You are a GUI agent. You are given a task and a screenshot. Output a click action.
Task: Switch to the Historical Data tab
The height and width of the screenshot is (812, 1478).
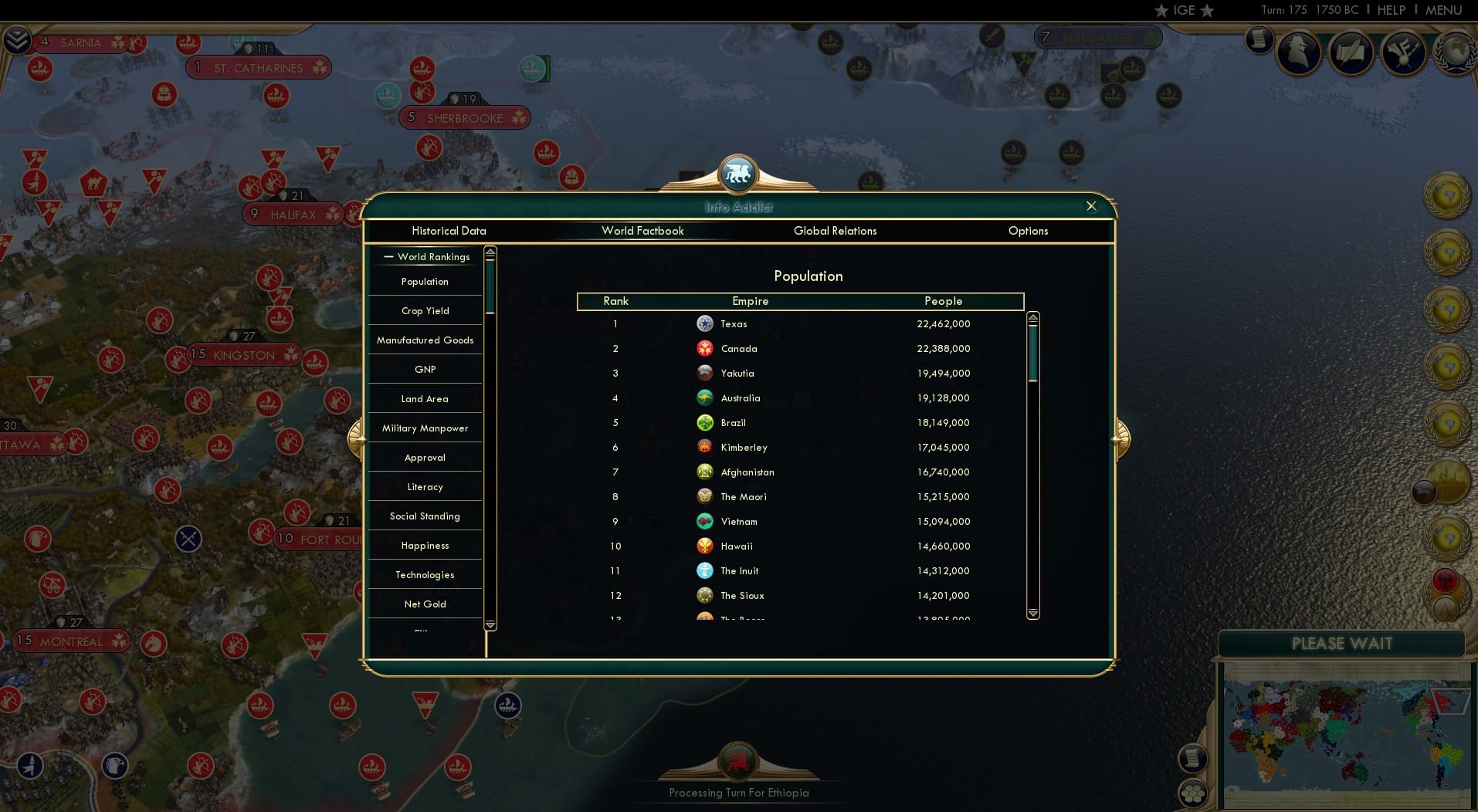(449, 231)
